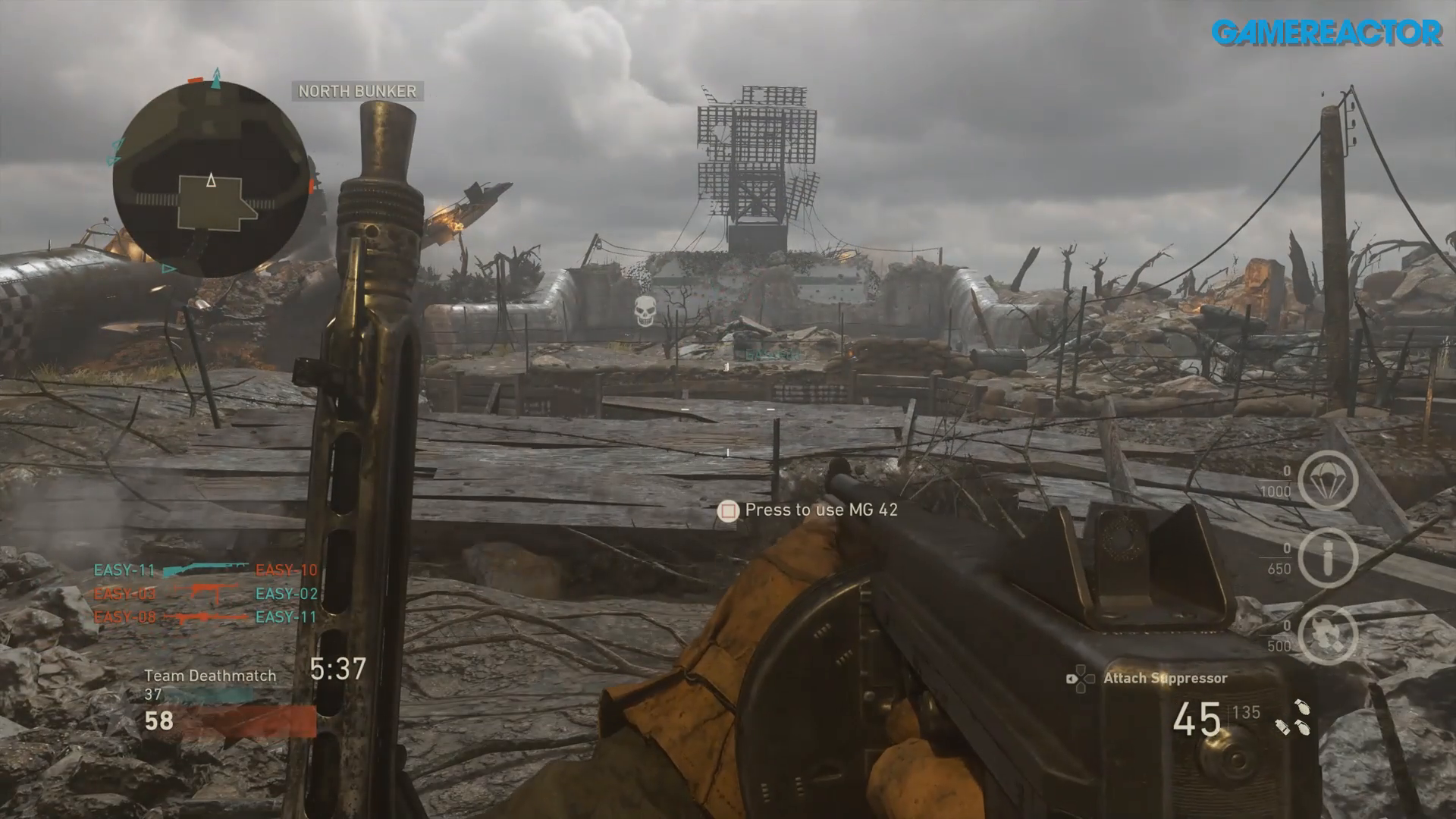1456x819 pixels.
Task: Toggle the Attach Suppressor option
Action: coord(1166,679)
